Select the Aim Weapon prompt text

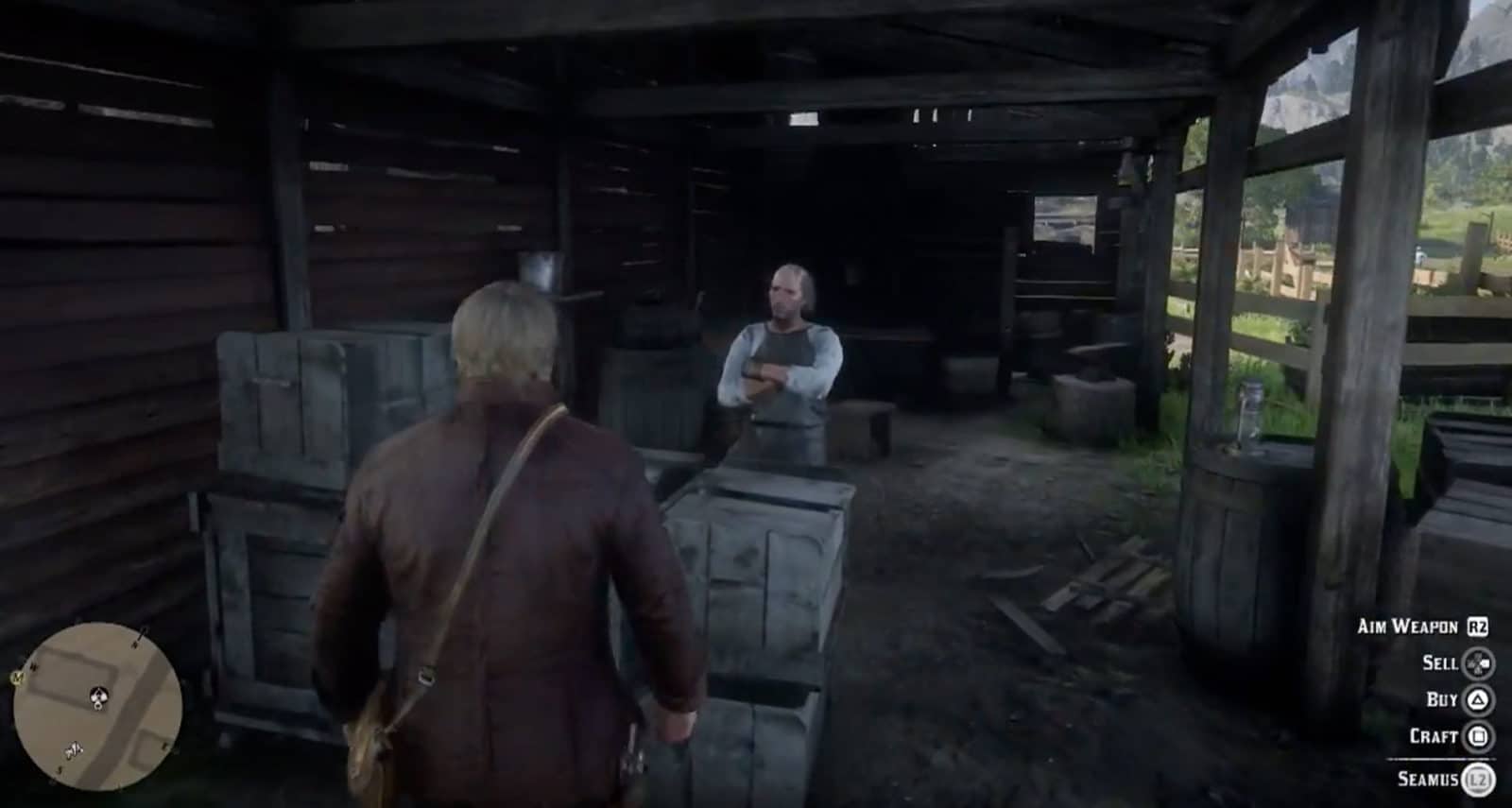tap(1408, 627)
